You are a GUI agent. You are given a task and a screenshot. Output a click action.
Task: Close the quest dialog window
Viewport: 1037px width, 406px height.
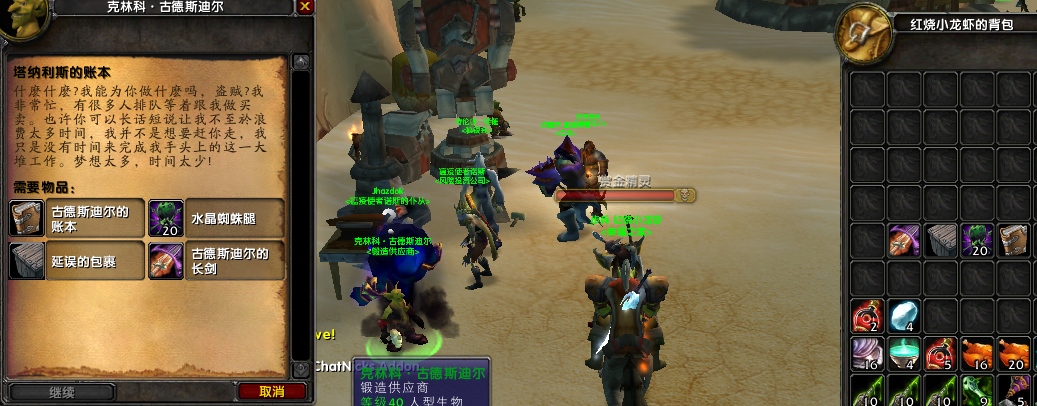click(305, 7)
